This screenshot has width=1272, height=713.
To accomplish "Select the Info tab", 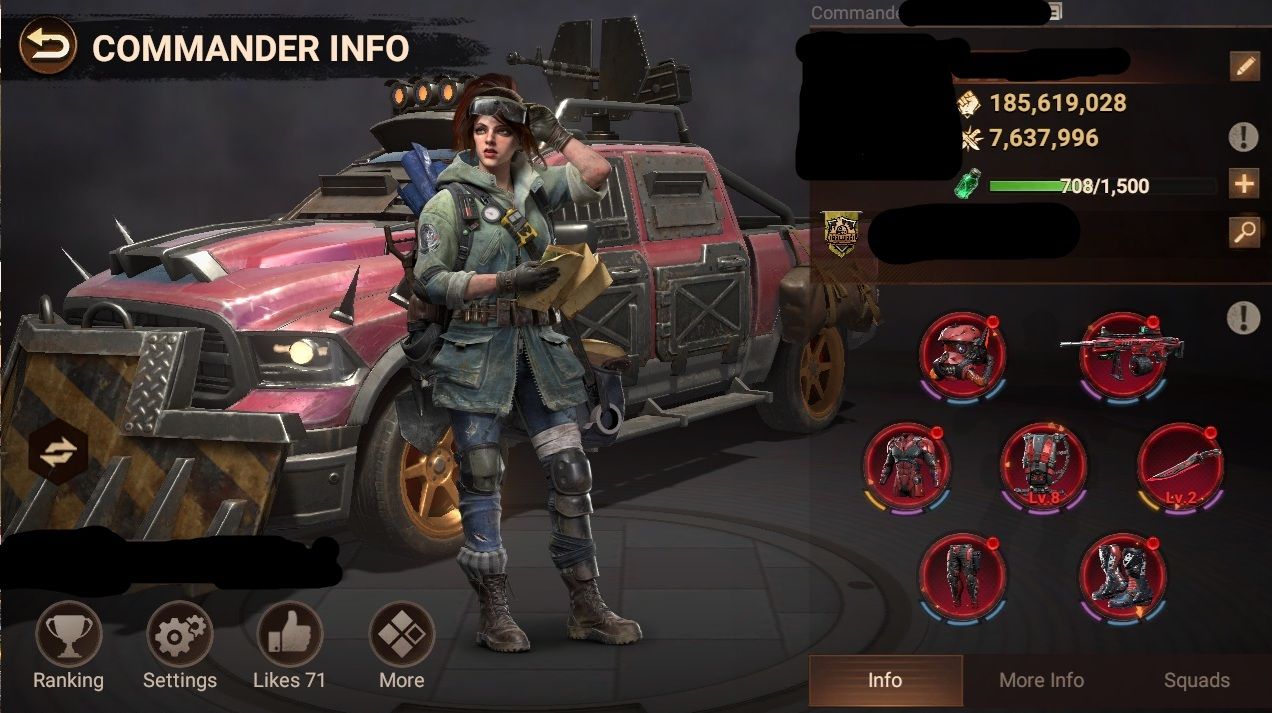I will point(885,681).
